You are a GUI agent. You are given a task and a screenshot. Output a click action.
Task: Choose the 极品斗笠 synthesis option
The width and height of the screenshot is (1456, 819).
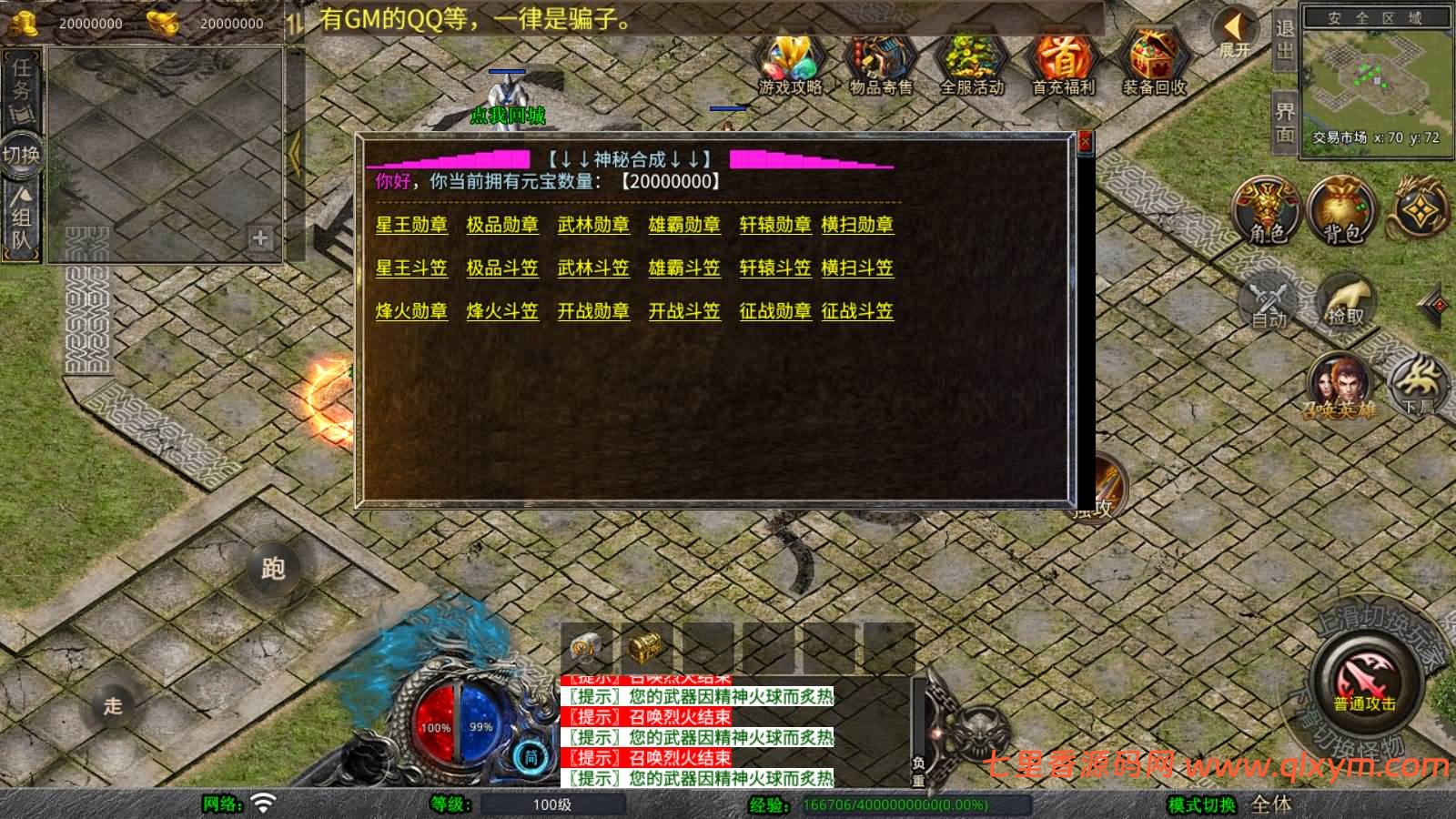pyautogui.click(x=502, y=268)
